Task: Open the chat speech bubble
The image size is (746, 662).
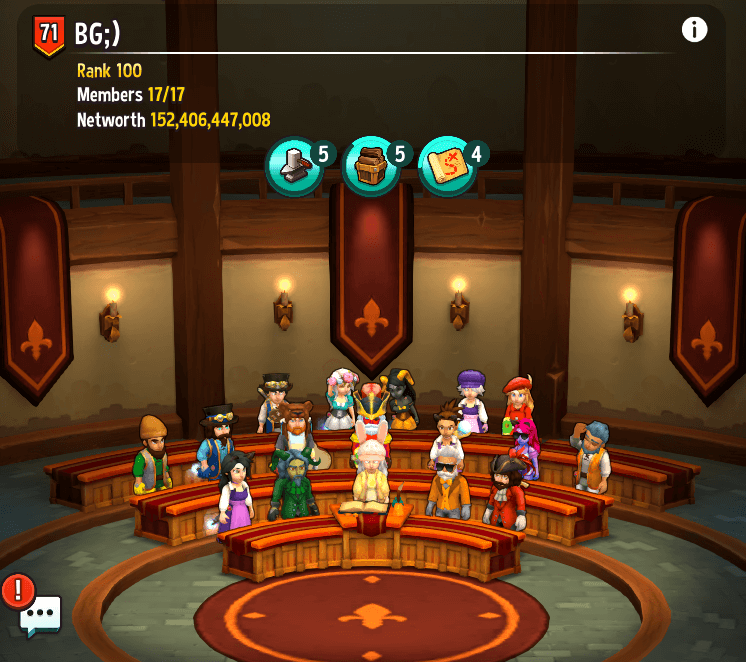Action: tap(40, 616)
